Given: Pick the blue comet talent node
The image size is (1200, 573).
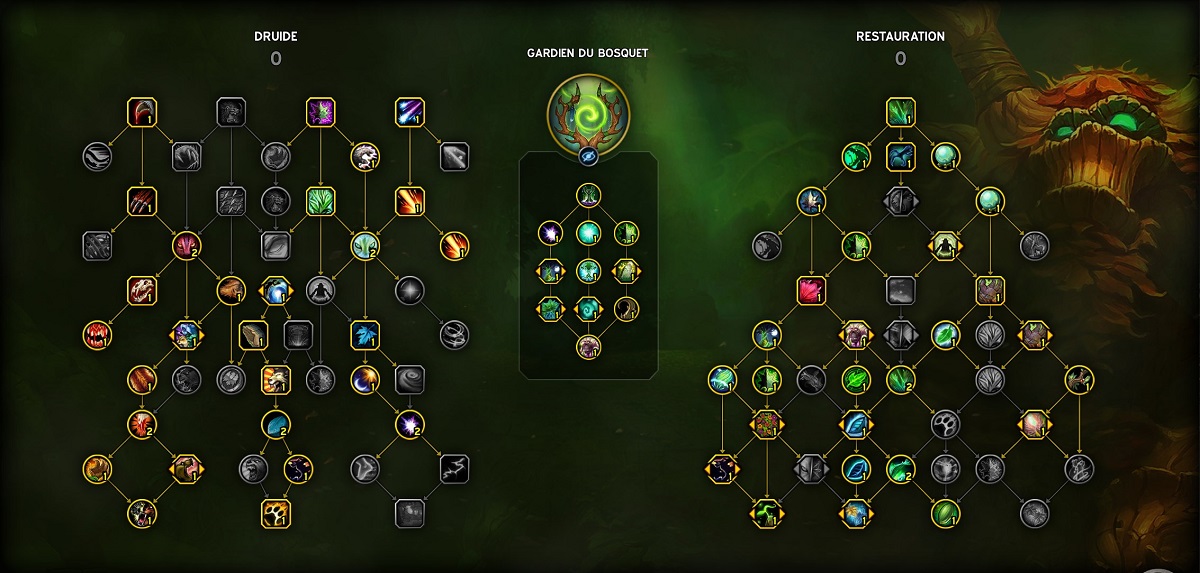Looking at the screenshot, I should point(409,111).
